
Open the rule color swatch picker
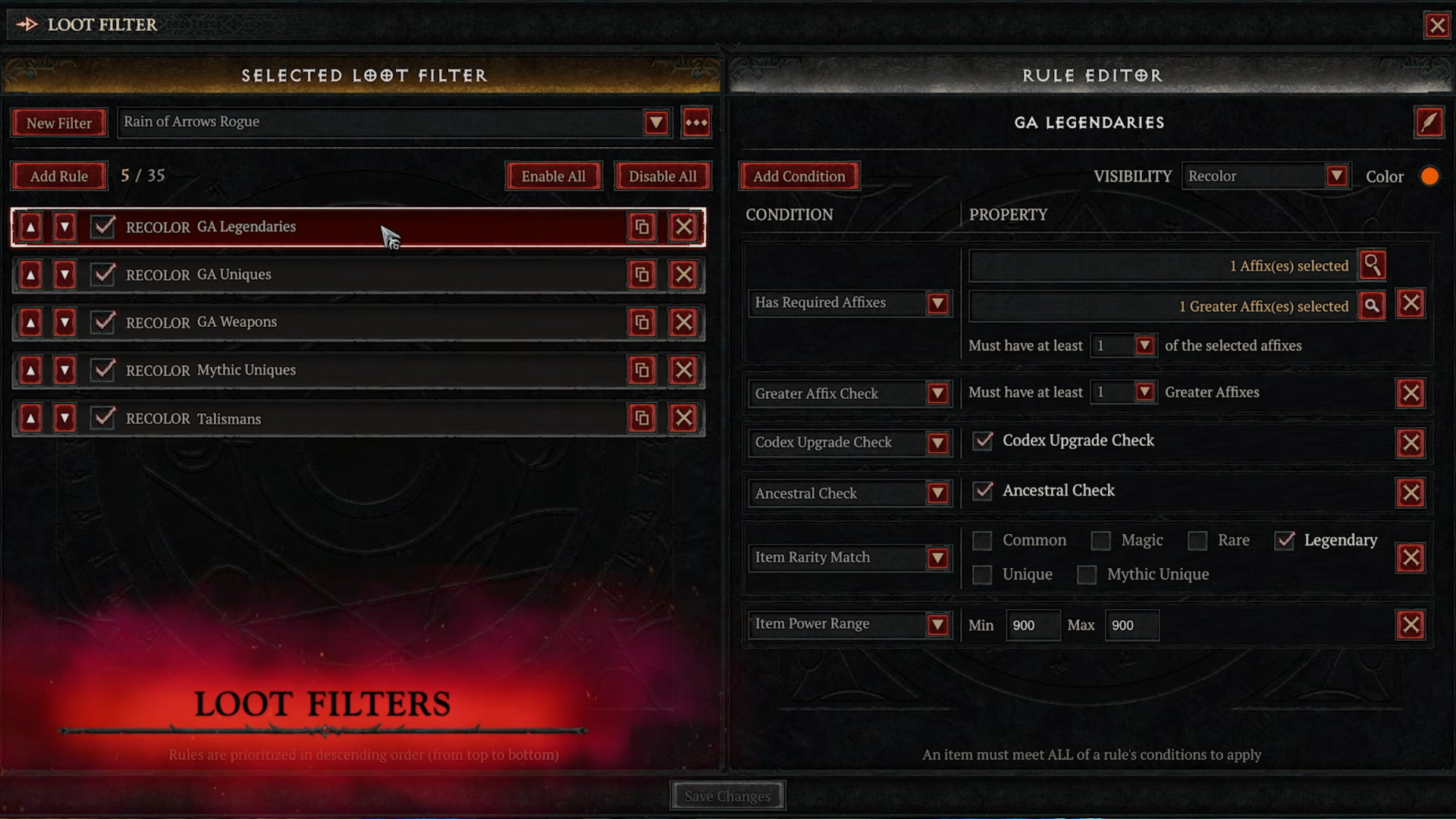1429,175
